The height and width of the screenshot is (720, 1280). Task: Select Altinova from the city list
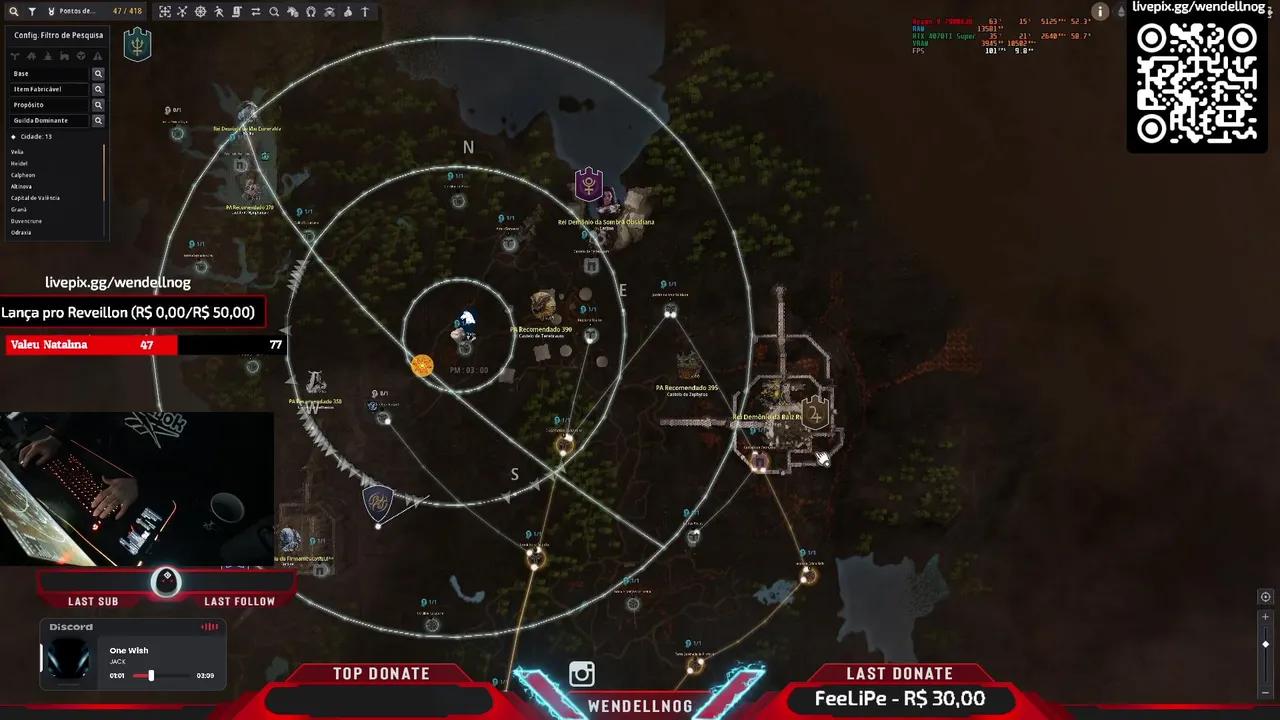(x=22, y=186)
